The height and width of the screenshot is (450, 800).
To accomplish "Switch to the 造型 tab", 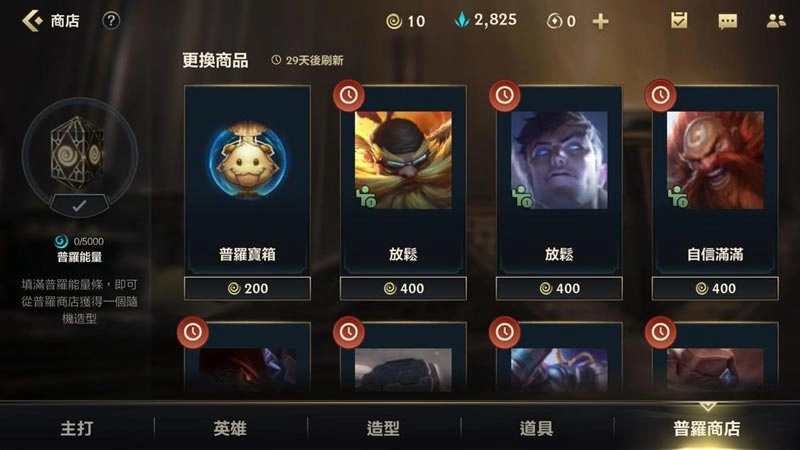I will 383,428.
